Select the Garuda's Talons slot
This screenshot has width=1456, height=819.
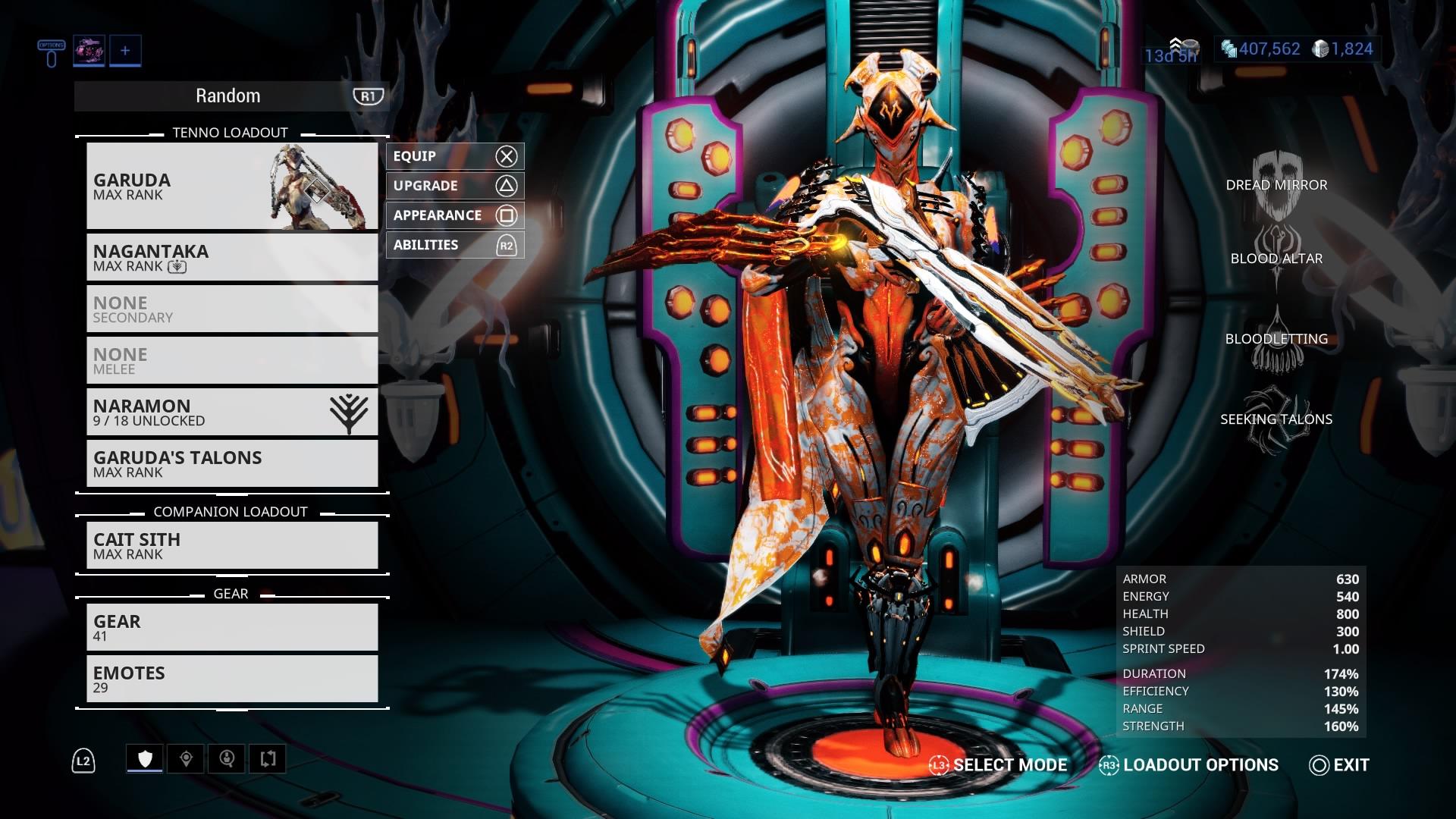[232, 464]
